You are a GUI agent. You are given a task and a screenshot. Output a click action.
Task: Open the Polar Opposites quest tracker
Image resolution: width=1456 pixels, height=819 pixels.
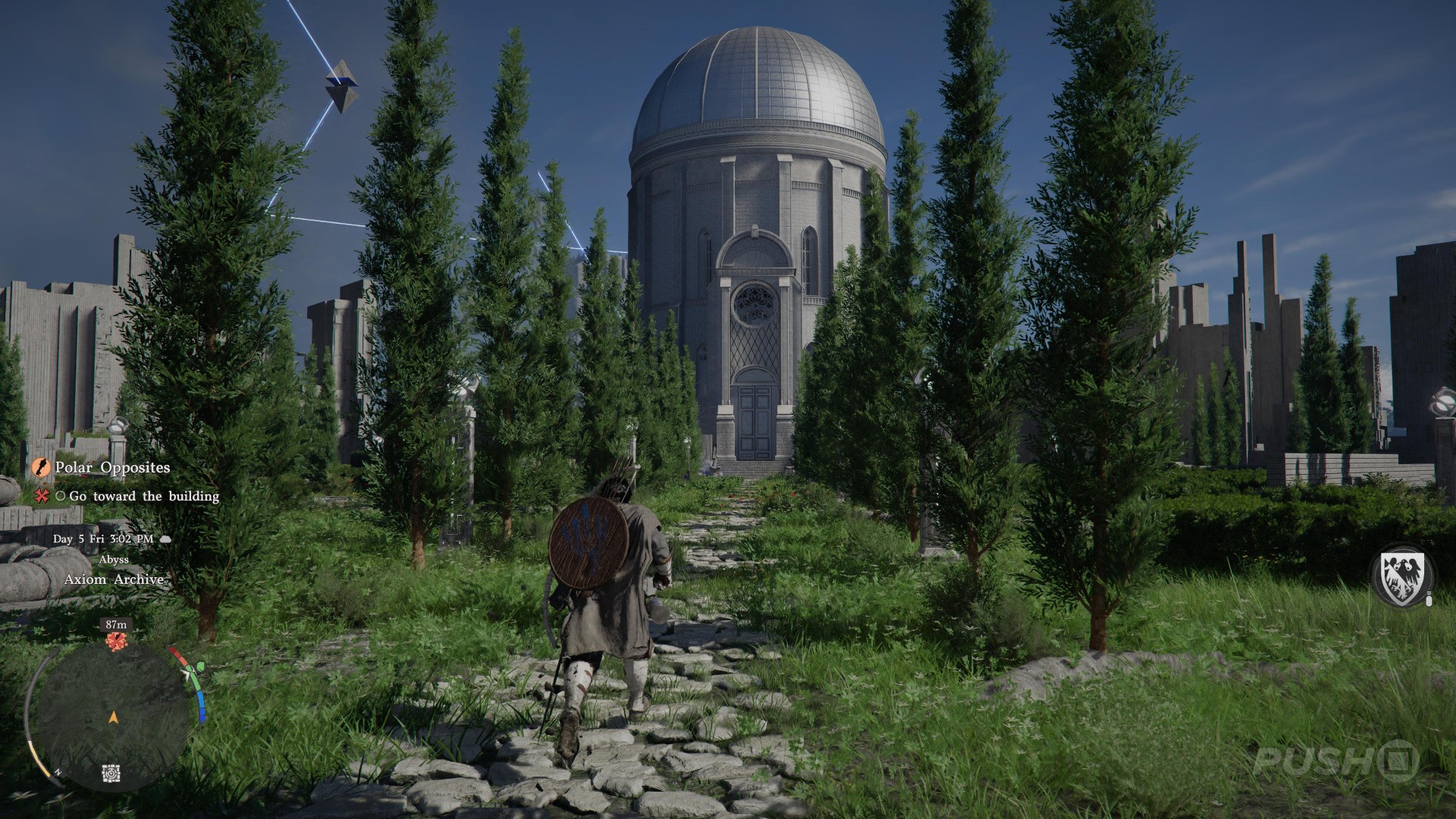pos(112,468)
